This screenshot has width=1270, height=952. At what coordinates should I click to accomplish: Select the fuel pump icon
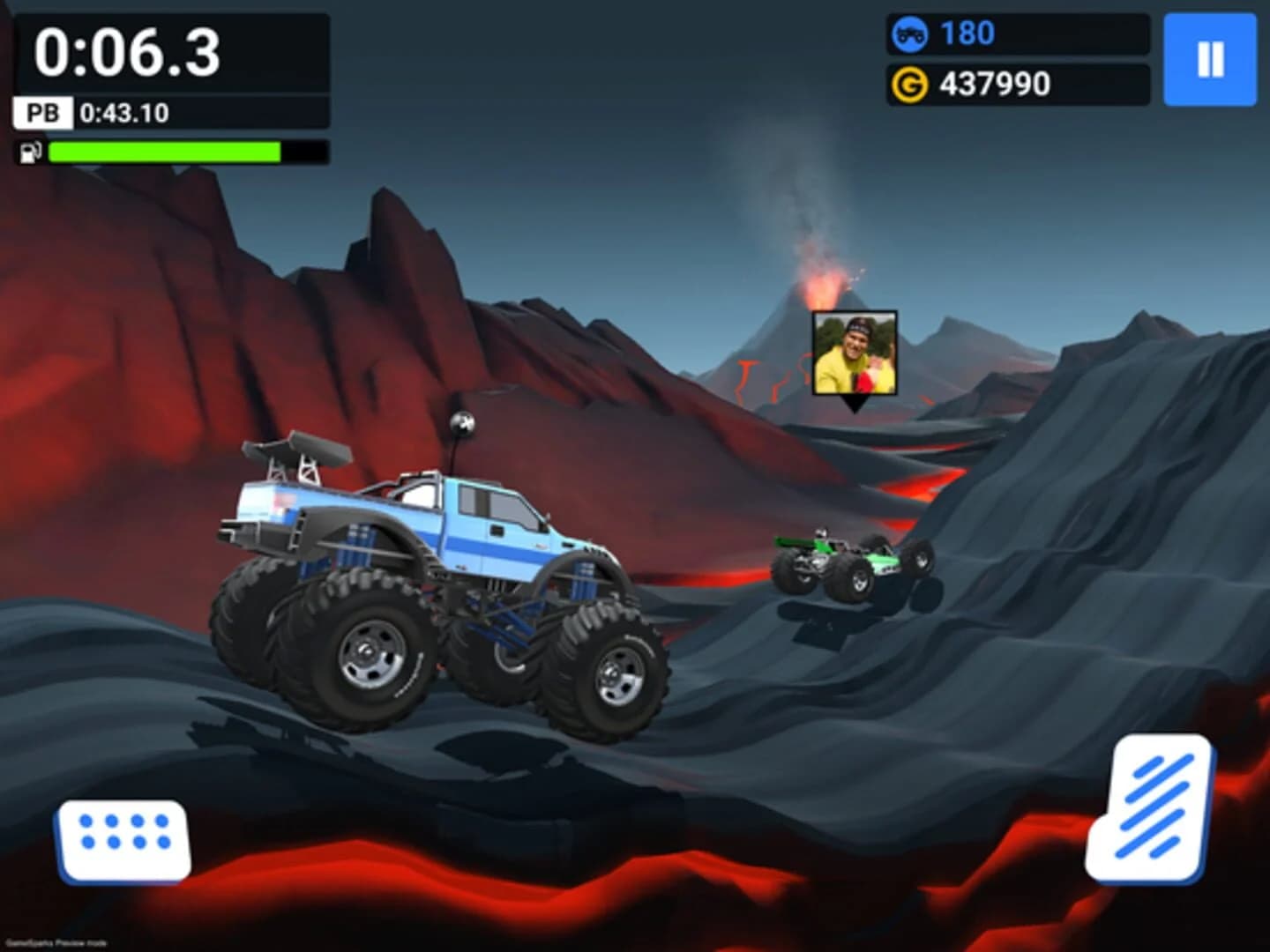[x=31, y=152]
